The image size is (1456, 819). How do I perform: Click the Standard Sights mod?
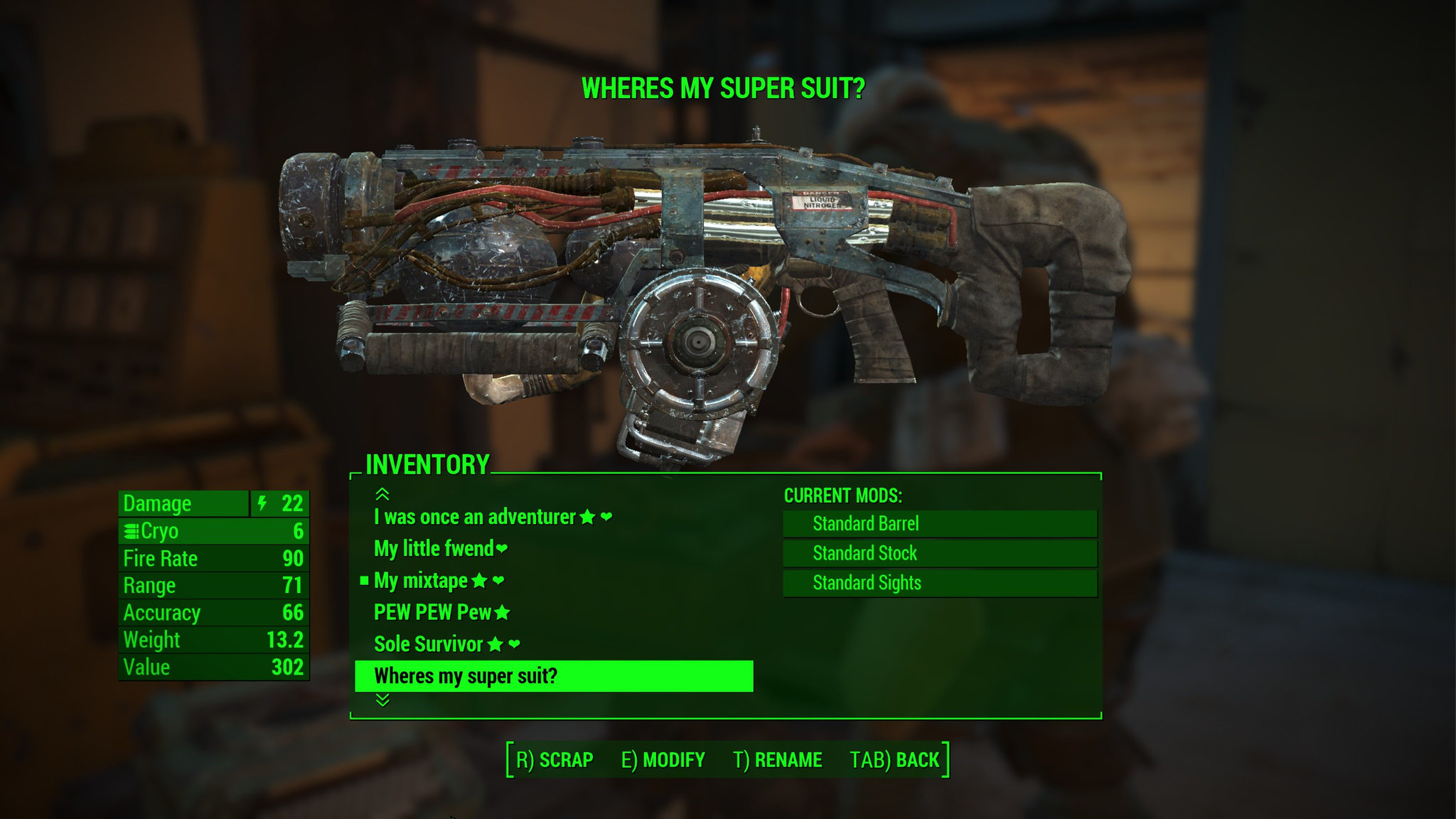click(x=939, y=583)
